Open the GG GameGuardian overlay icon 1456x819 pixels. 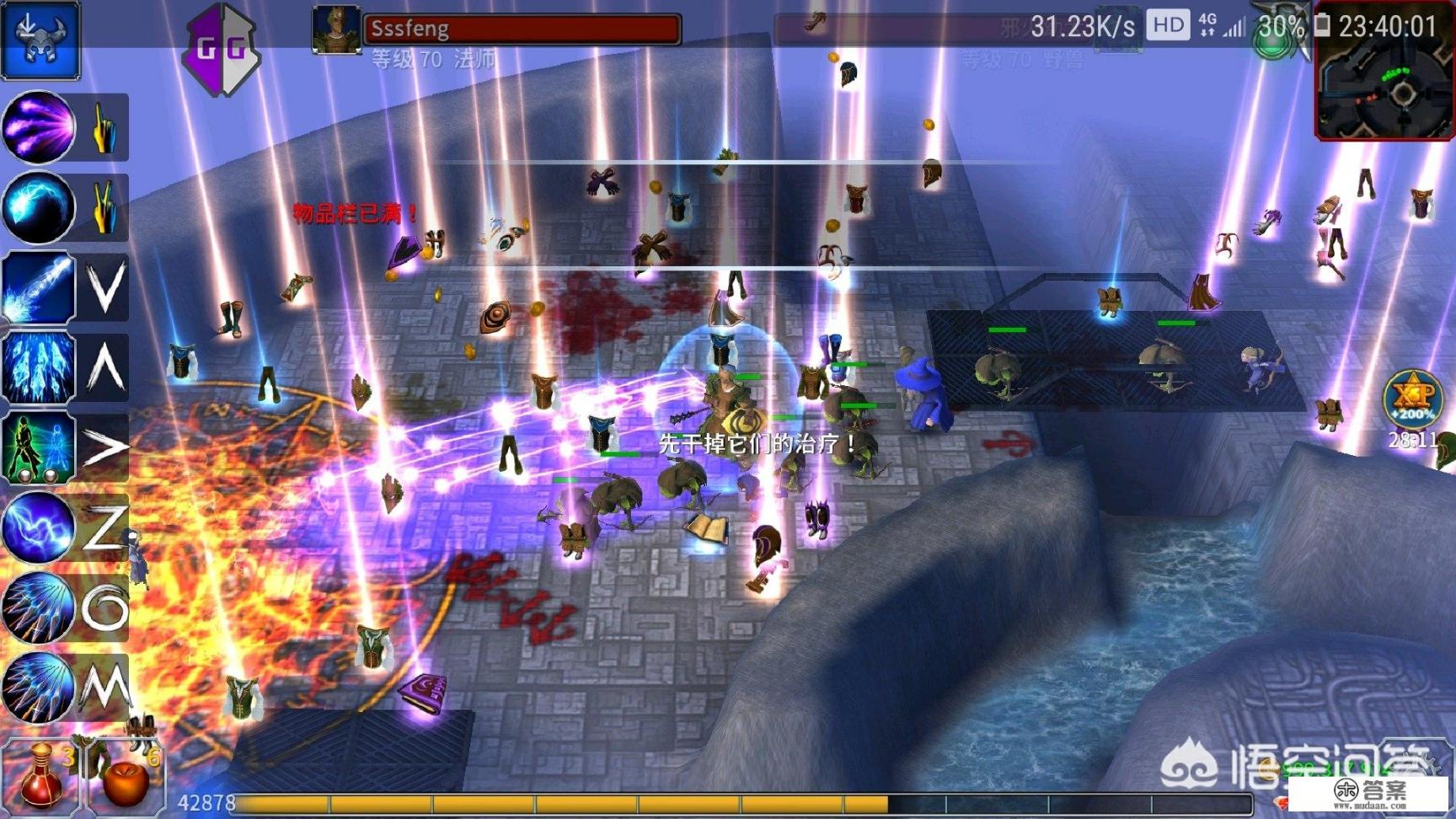[221, 48]
